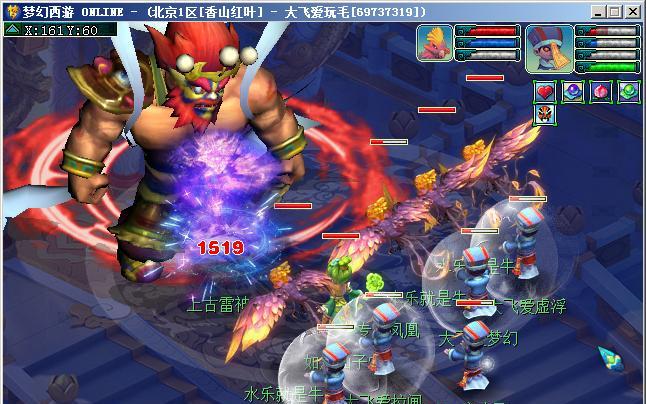Screen dimensions: 646x404
Task: Open the player character portrait
Action: click(549, 46)
